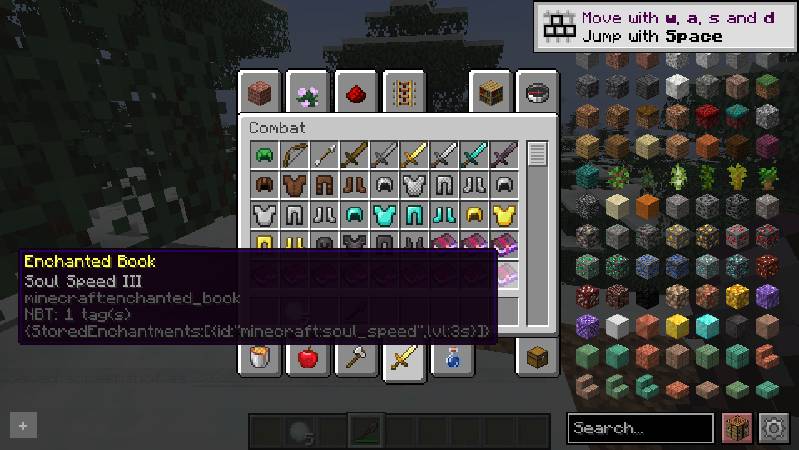Open the gear configuration button
The image size is (799, 450).
pyautogui.click(x=774, y=428)
